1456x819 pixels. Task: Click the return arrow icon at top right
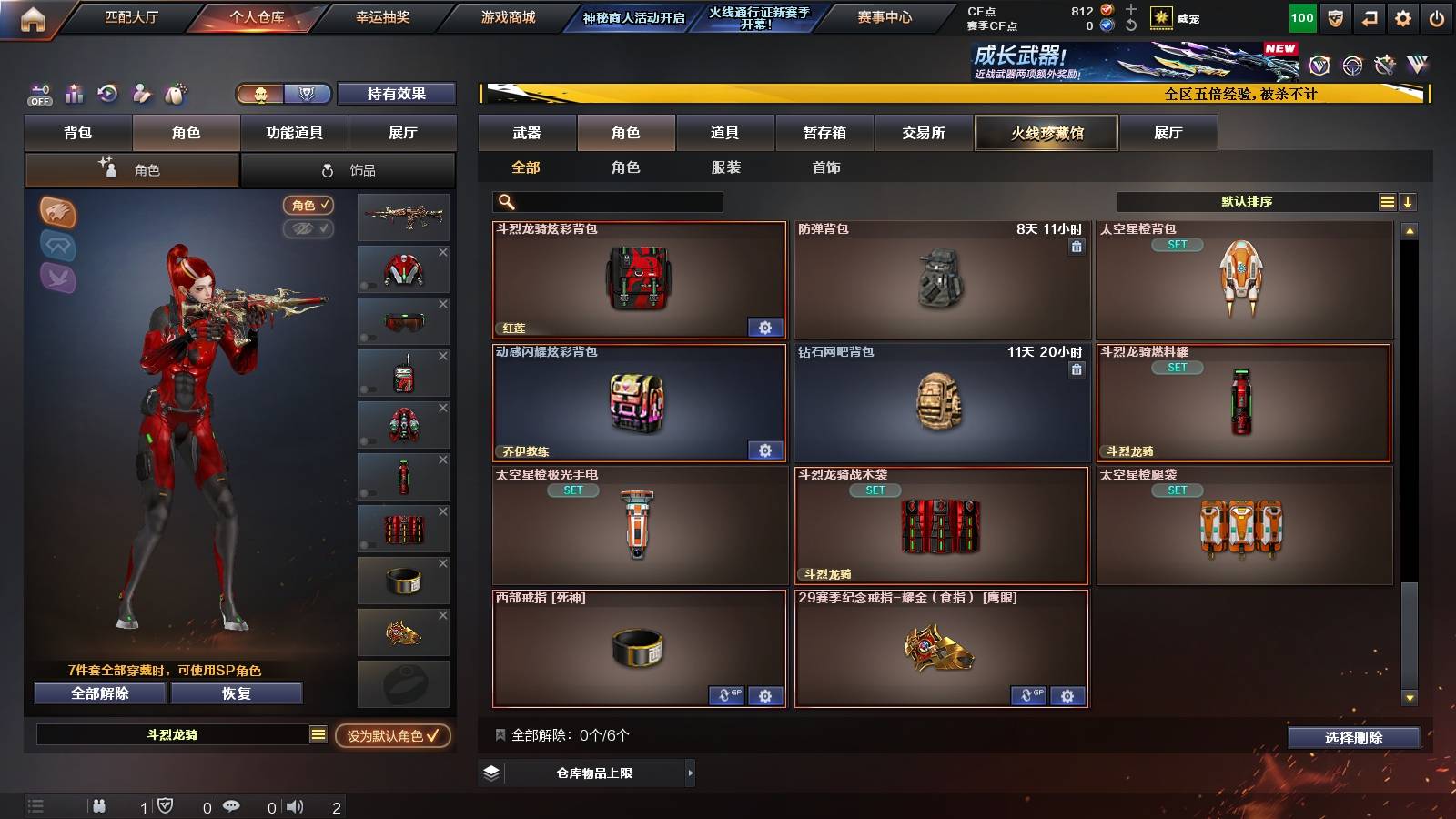click(x=1370, y=16)
